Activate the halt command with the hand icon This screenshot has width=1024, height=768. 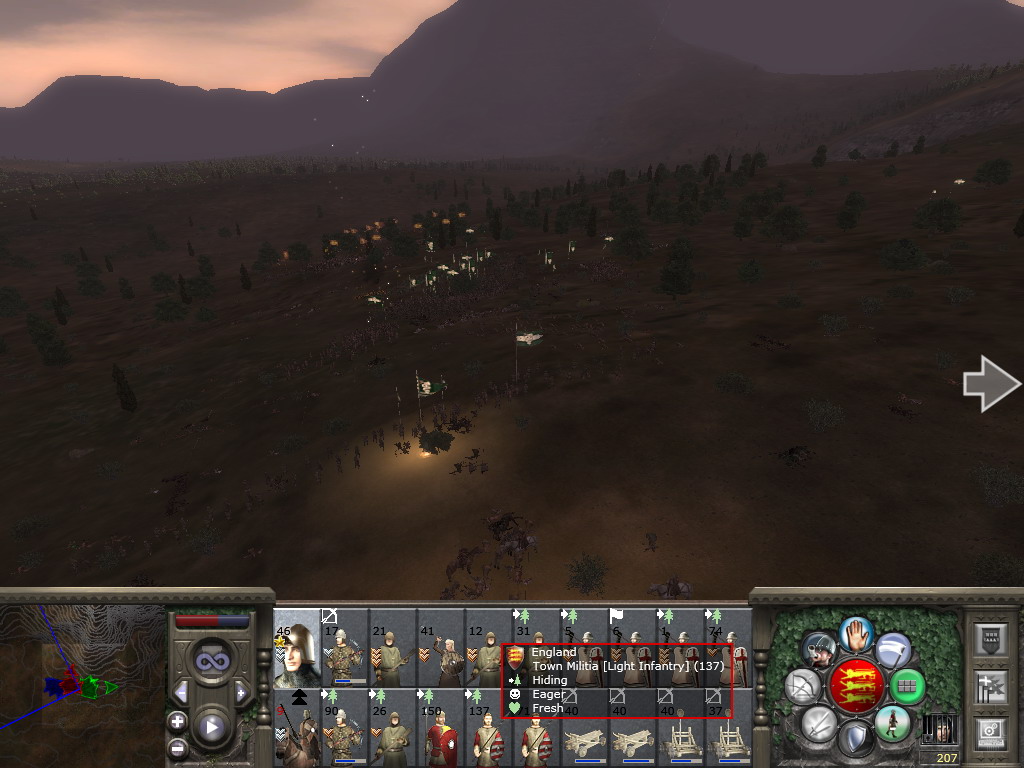855,632
